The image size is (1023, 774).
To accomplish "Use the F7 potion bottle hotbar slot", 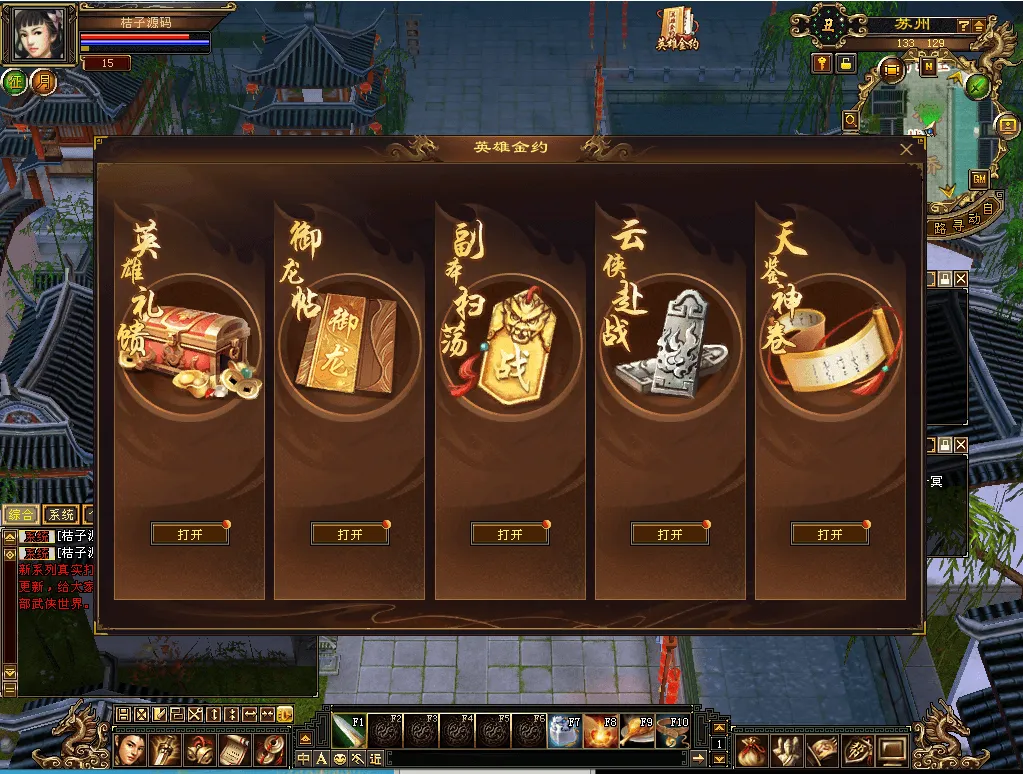I will point(565,731).
